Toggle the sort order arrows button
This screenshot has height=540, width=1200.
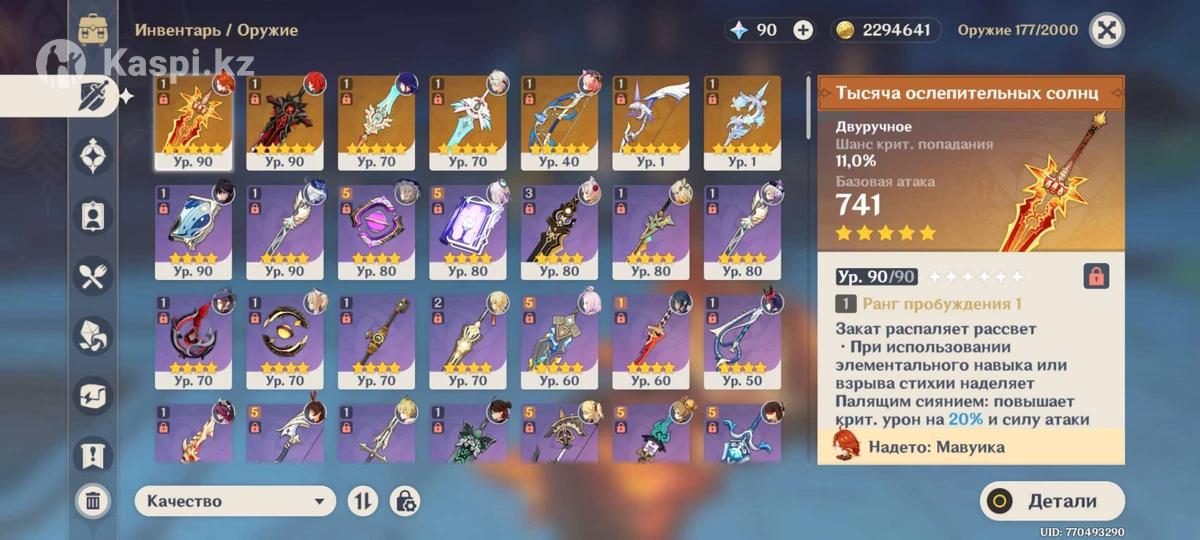tap(361, 502)
